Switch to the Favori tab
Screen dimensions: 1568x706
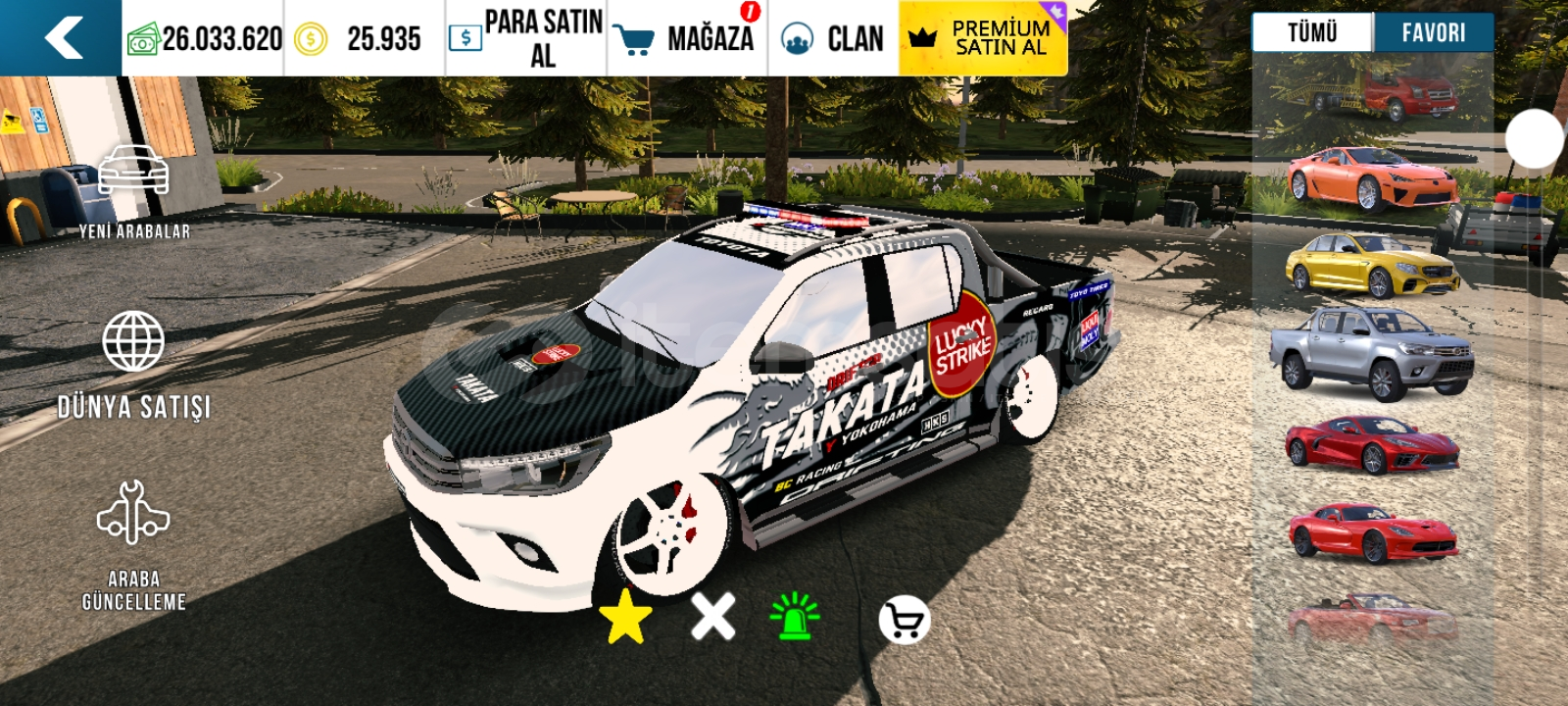click(x=1433, y=32)
